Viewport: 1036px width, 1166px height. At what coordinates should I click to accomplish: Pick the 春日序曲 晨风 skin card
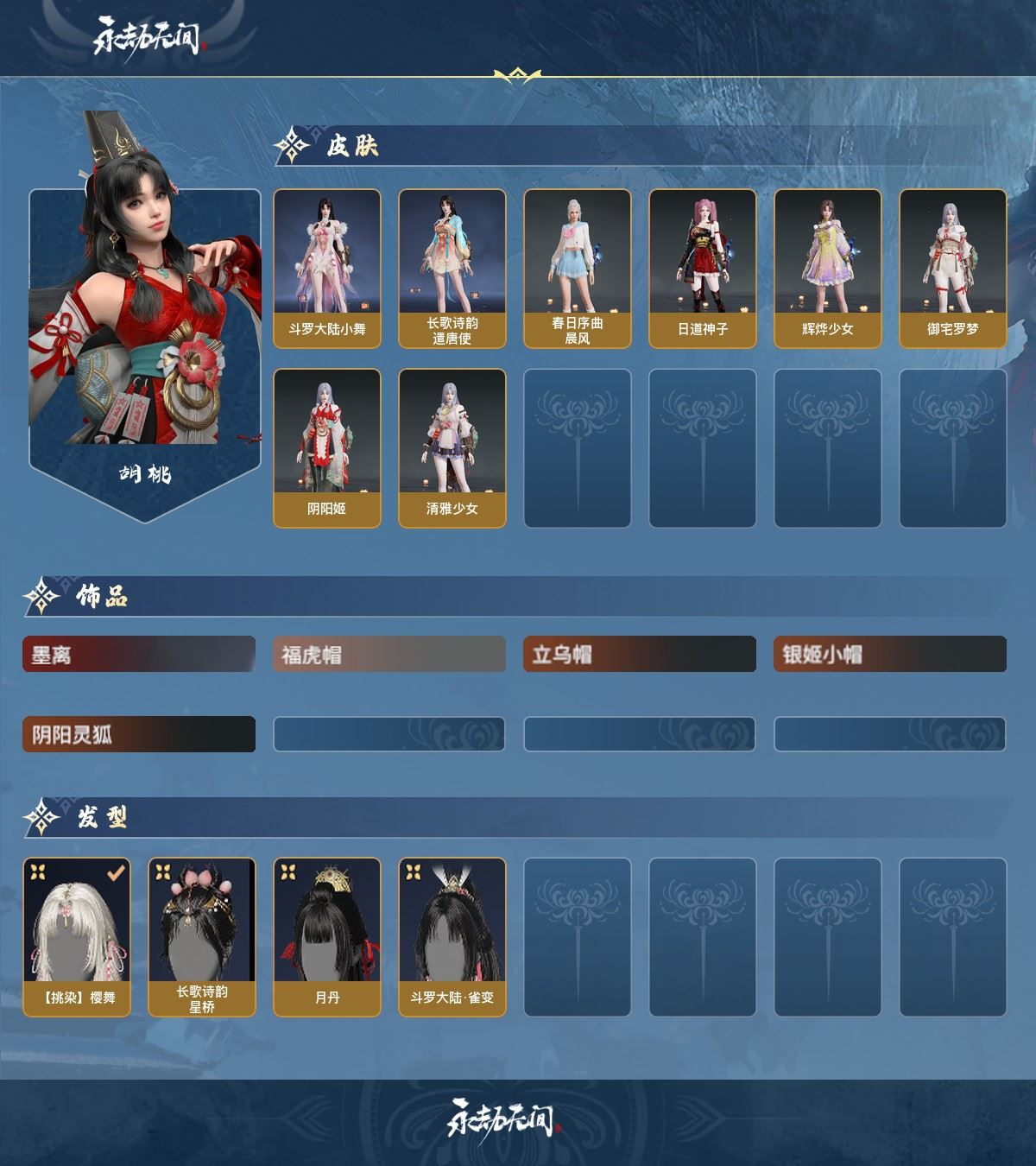(x=578, y=269)
